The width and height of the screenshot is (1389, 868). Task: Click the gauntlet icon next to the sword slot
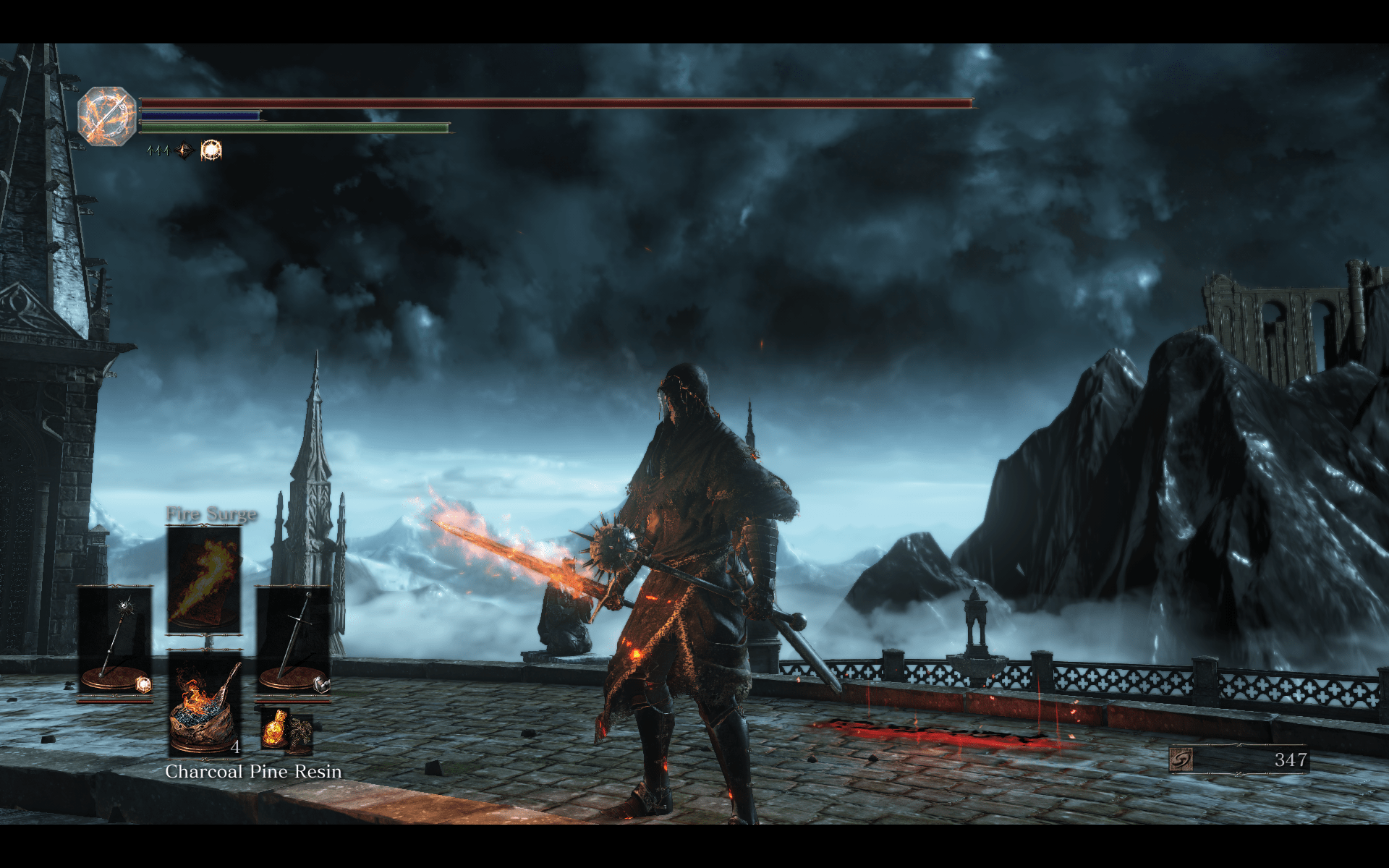pos(322,684)
